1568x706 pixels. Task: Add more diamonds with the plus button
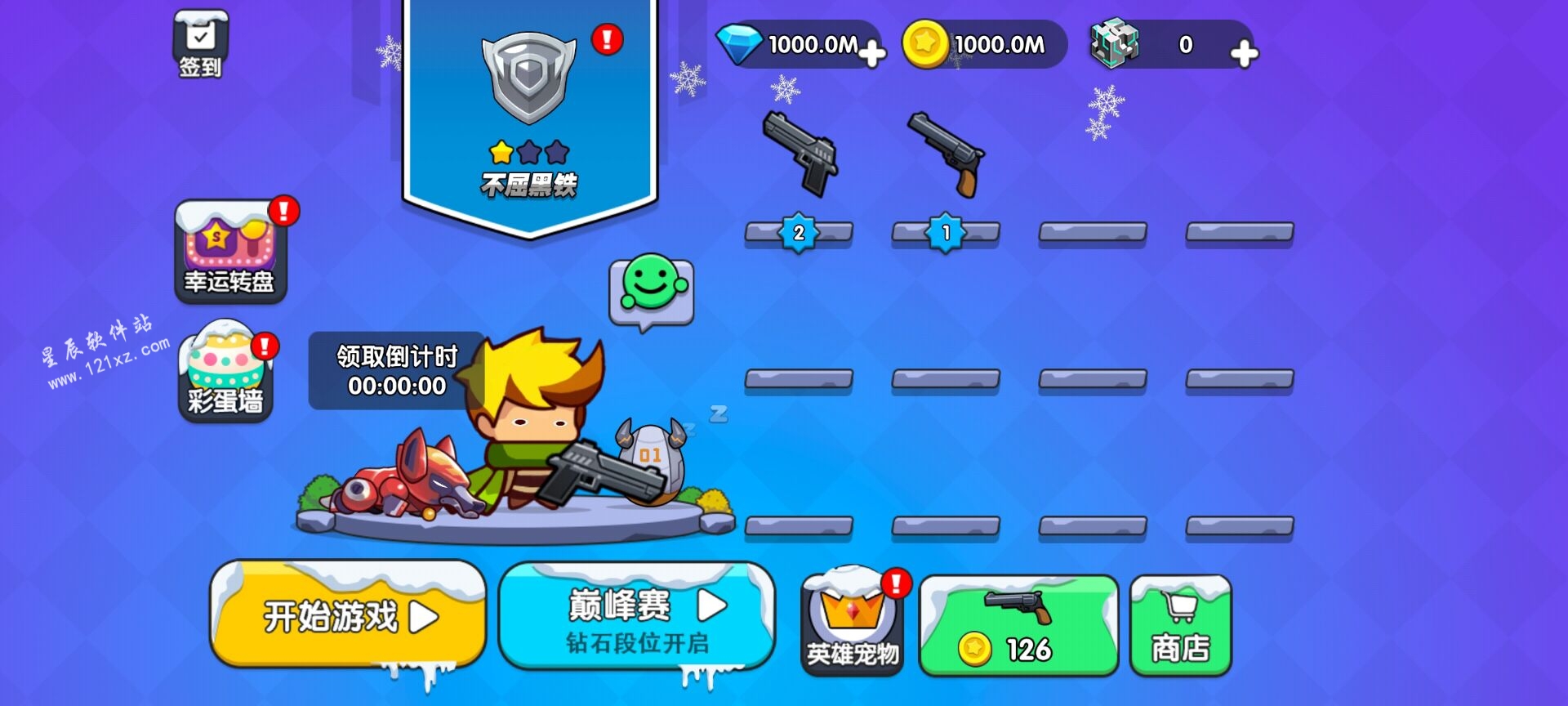click(x=871, y=54)
